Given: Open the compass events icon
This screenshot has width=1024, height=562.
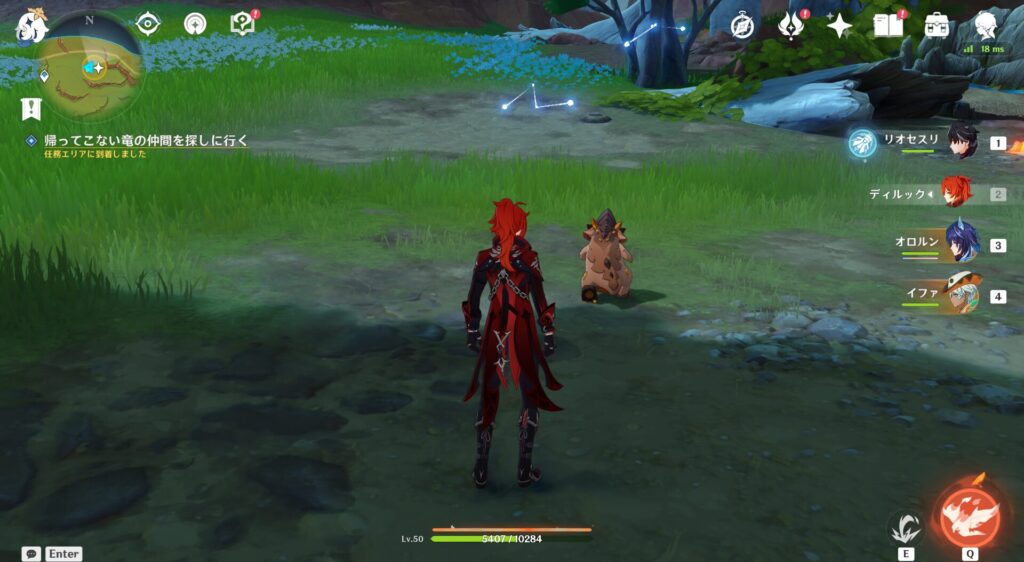Looking at the screenshot, I should tap(742, 26).
